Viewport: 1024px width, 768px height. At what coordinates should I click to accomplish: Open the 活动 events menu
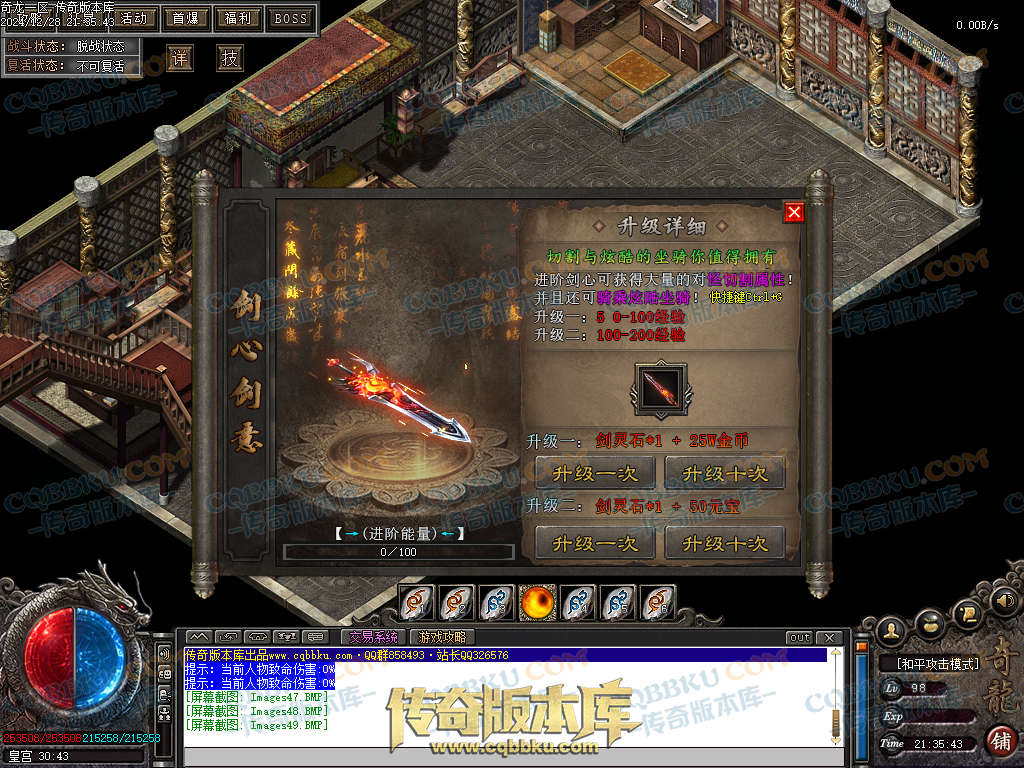coord(133,18)
